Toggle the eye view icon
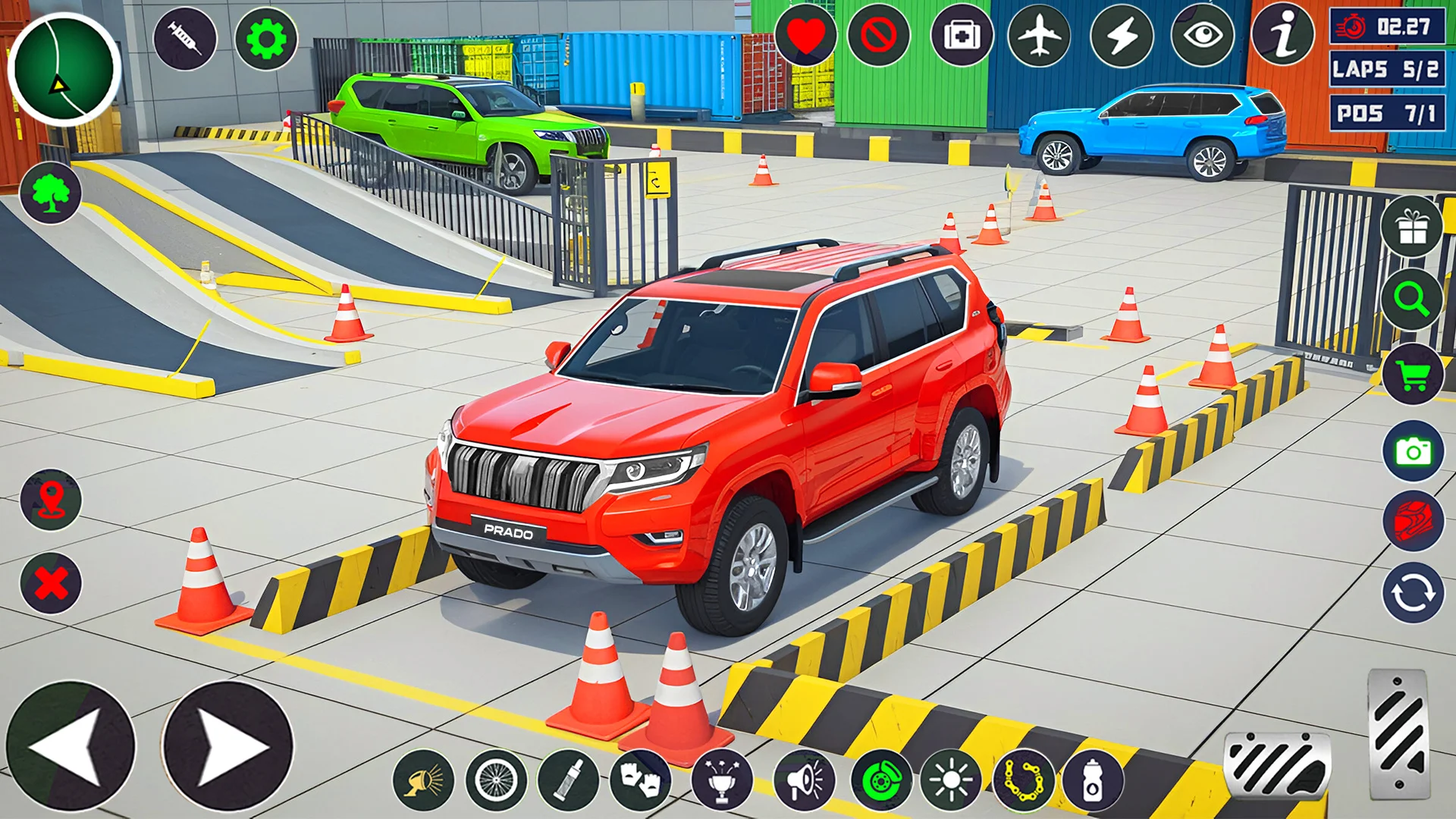The width and height of the screenshot is (1456, 819). pyautogui.click(x=1203, y=36)
